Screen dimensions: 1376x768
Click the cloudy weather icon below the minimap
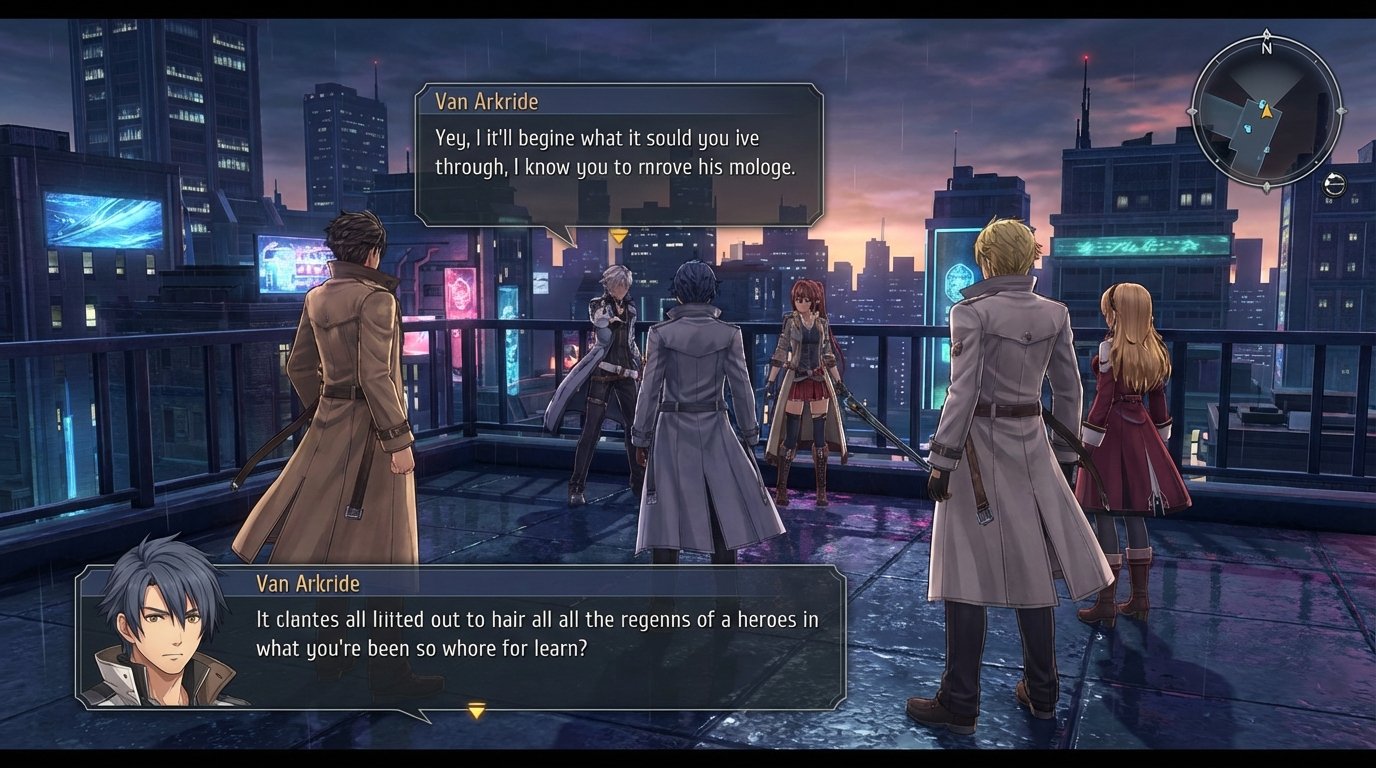point(1334,184)
